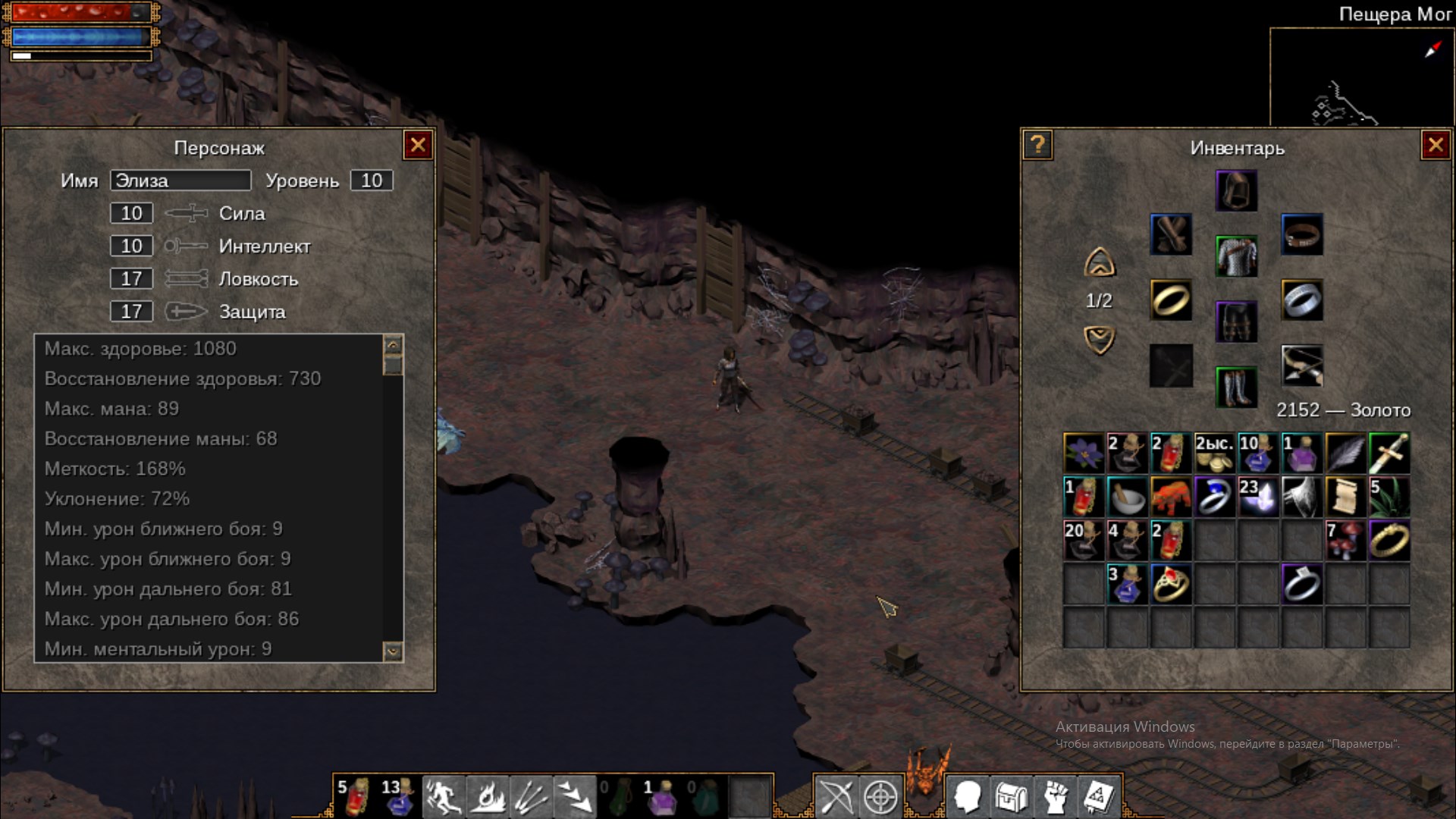Image resolution: width=1456 pixels, height=819 pixels.
Task: Select the purple flower in inventory
Action: coord(1084,453)
